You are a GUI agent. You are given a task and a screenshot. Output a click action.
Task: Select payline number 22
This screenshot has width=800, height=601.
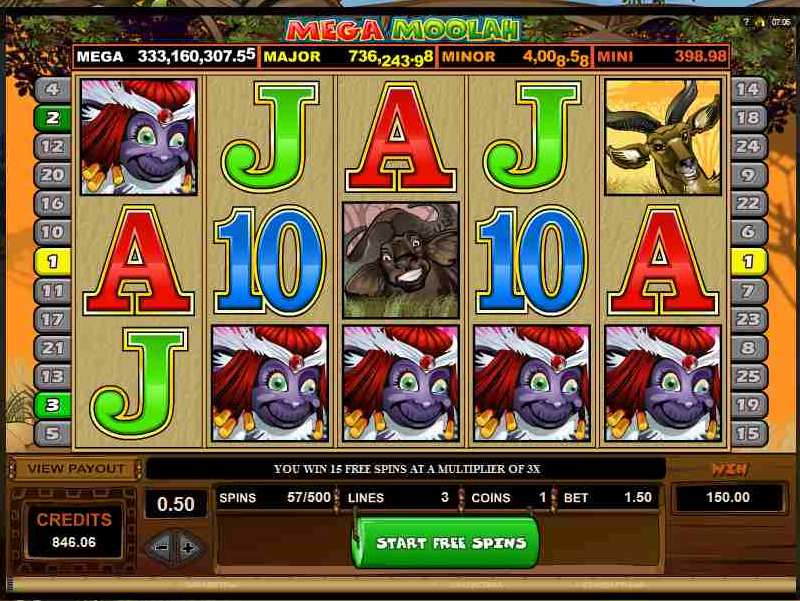click(x=748, y=204)
